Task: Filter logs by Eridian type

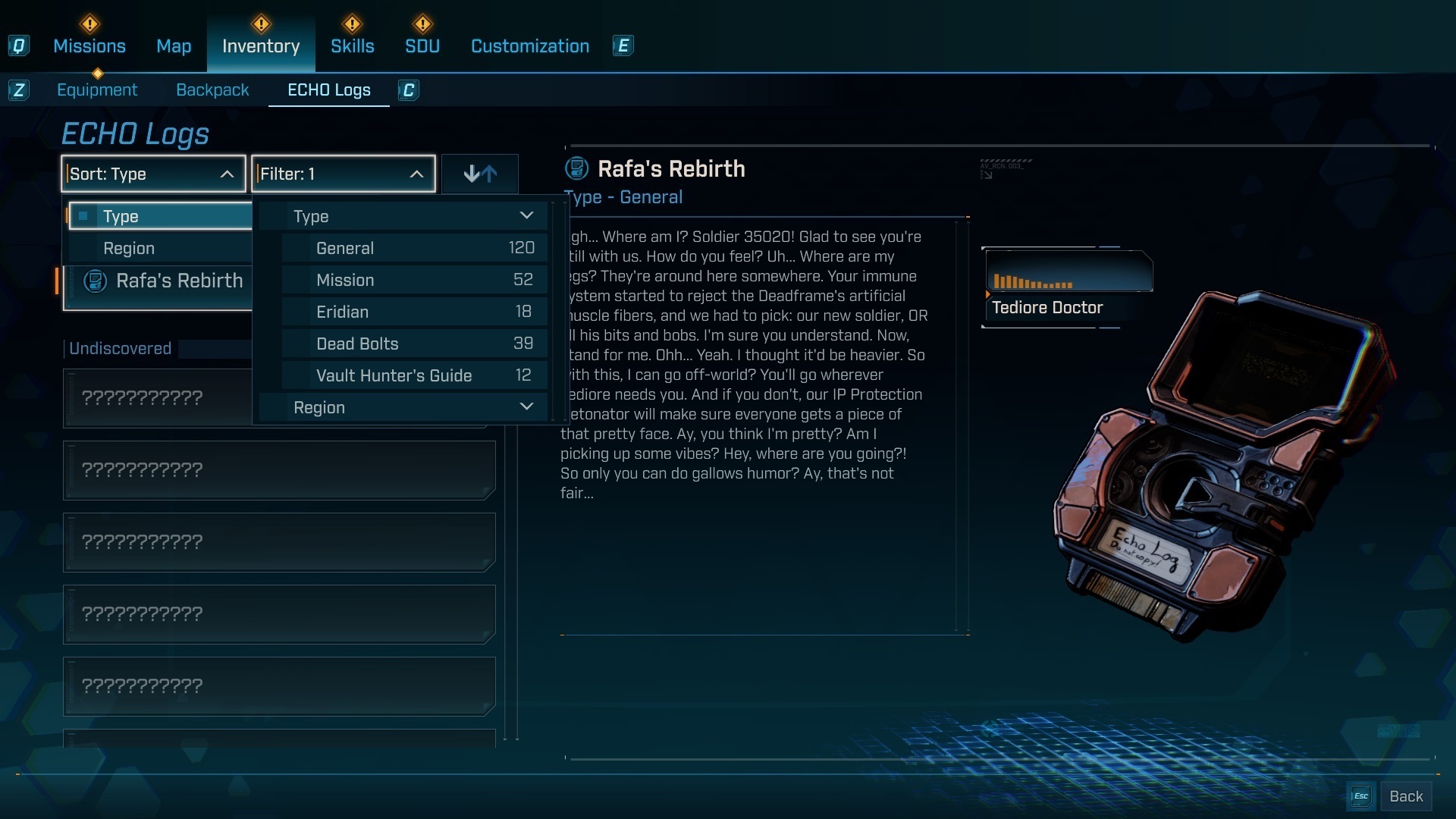Action: pyautogui.click(x=414, y=312)
